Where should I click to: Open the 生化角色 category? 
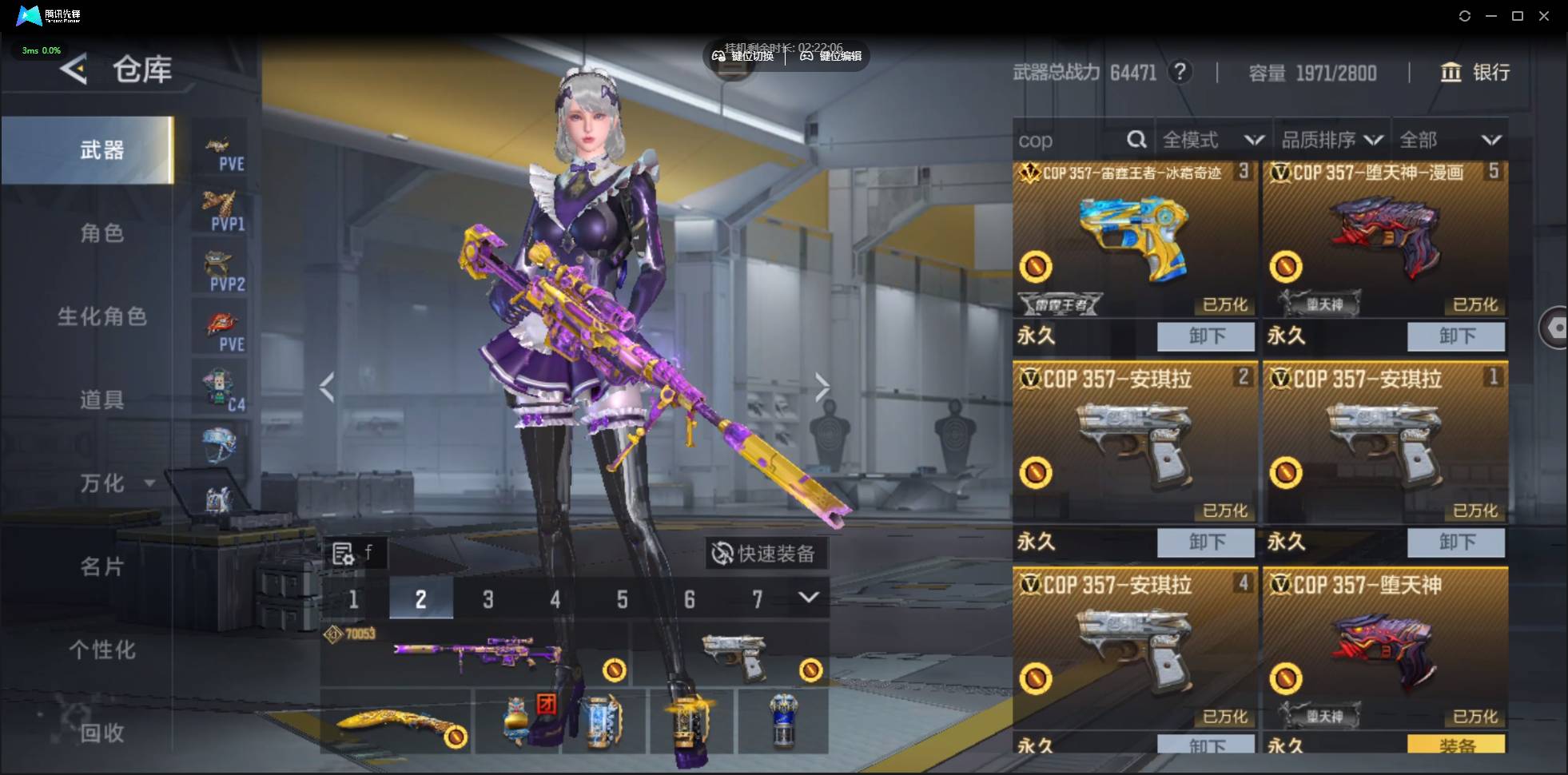101,316
